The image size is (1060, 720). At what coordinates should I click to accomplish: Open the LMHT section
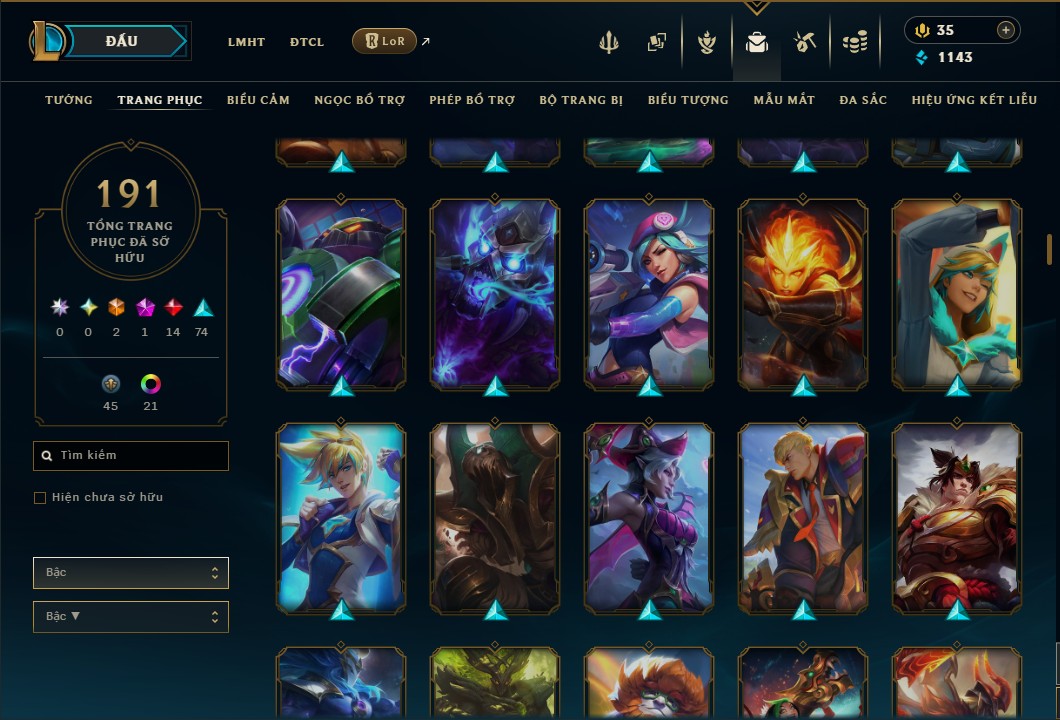246,42
